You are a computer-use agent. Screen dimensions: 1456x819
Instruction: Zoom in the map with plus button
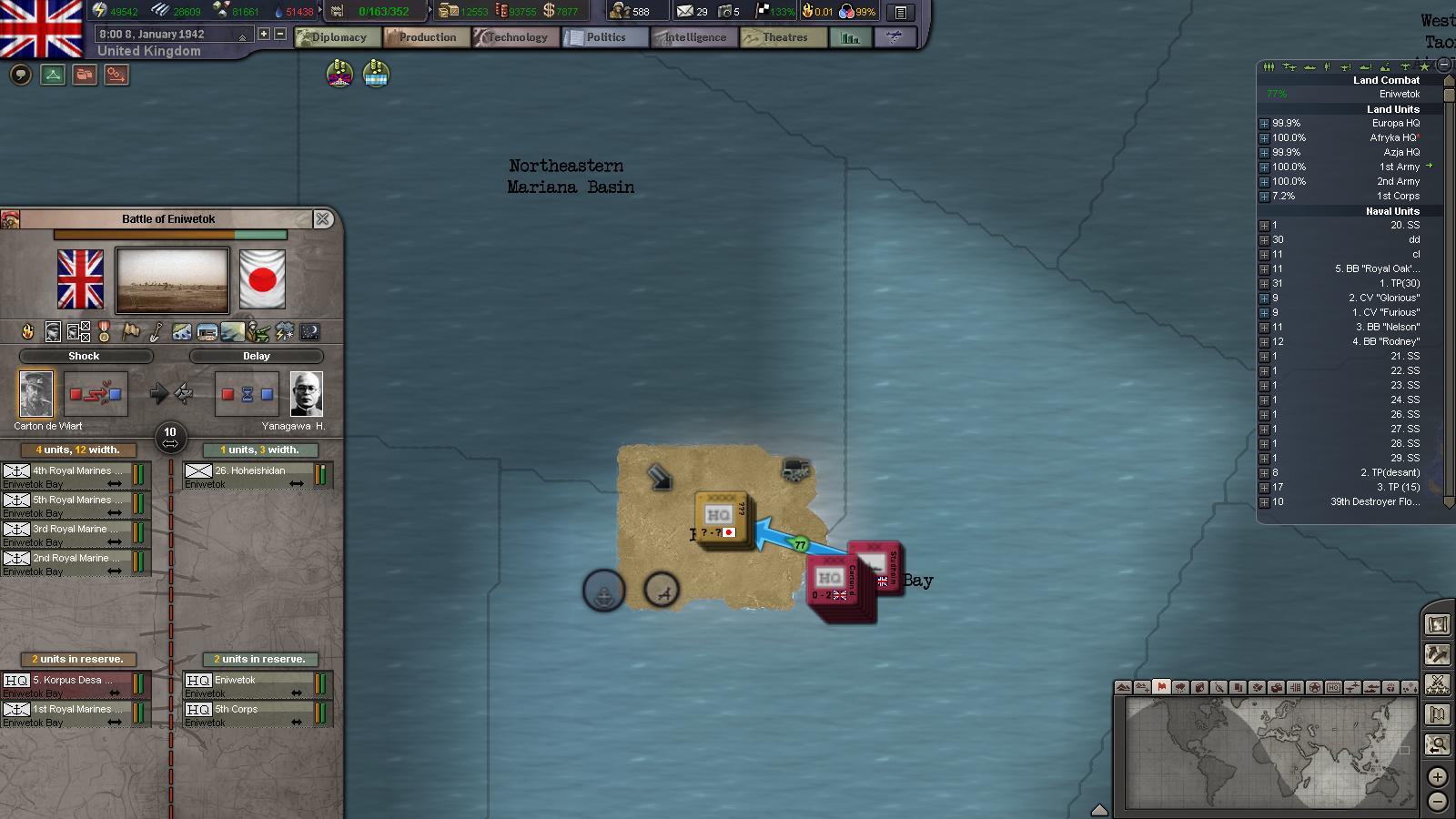coord(1437,777)
